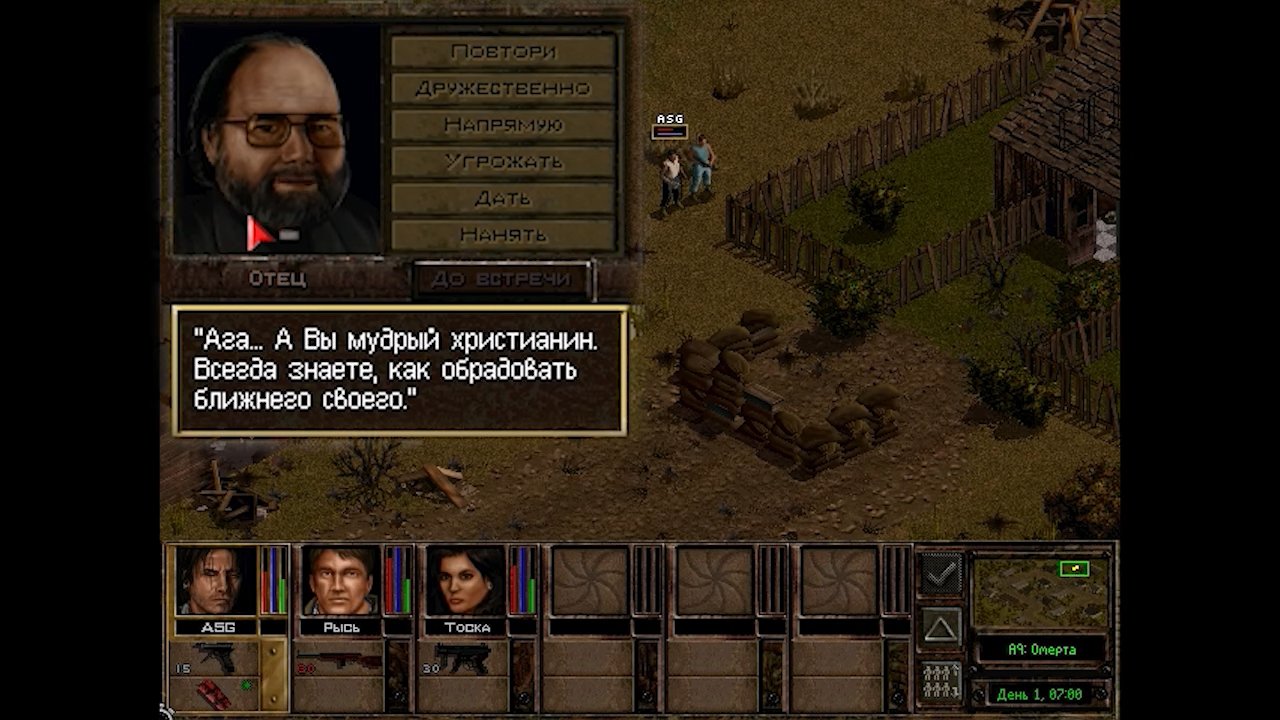Choose "Угрожать" to threaten the priest
This screenshot has height=720, width=1280.
coord(503,161)
